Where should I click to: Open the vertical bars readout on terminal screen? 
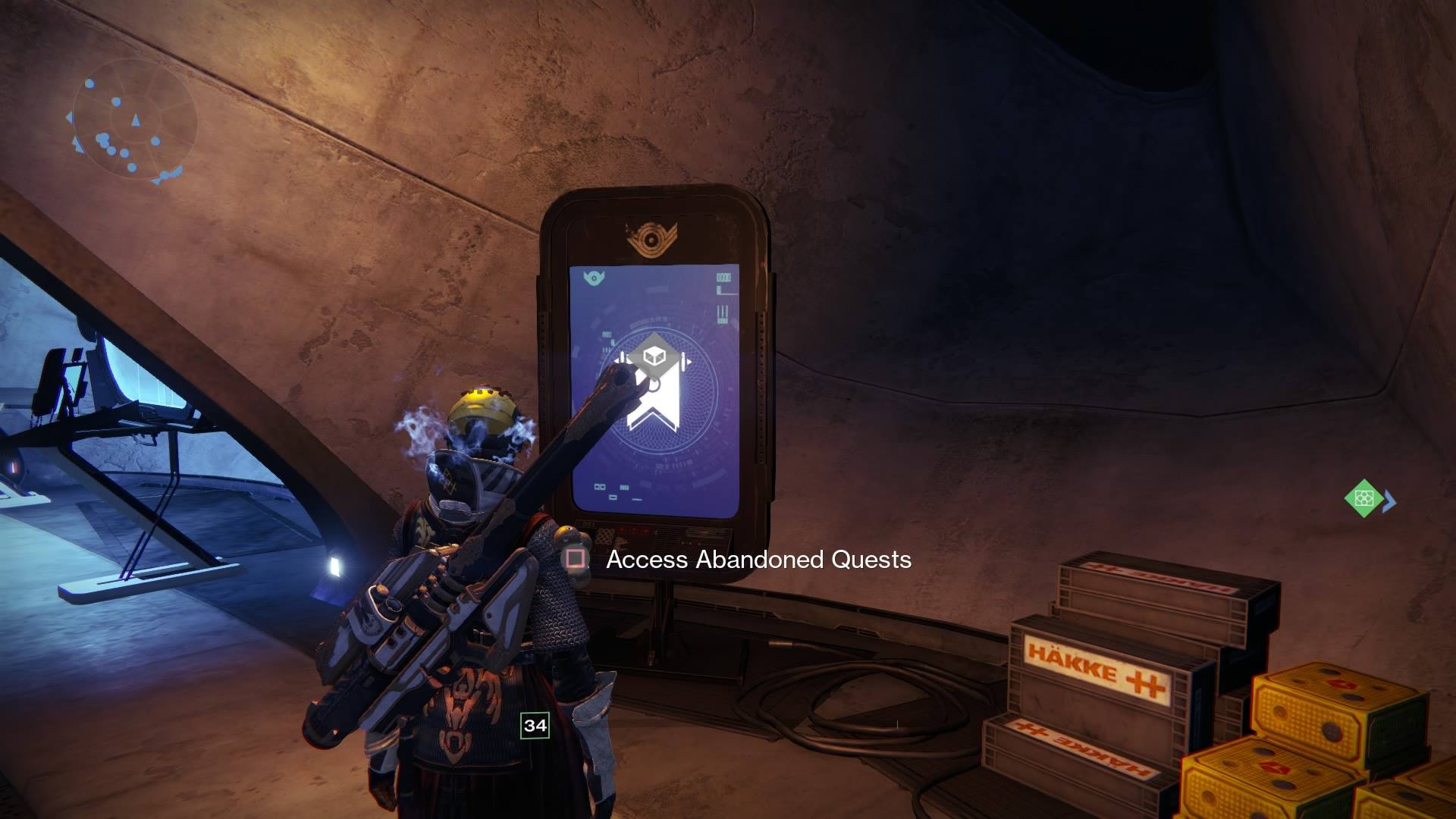pyautogui.click(x=722, y=312)
